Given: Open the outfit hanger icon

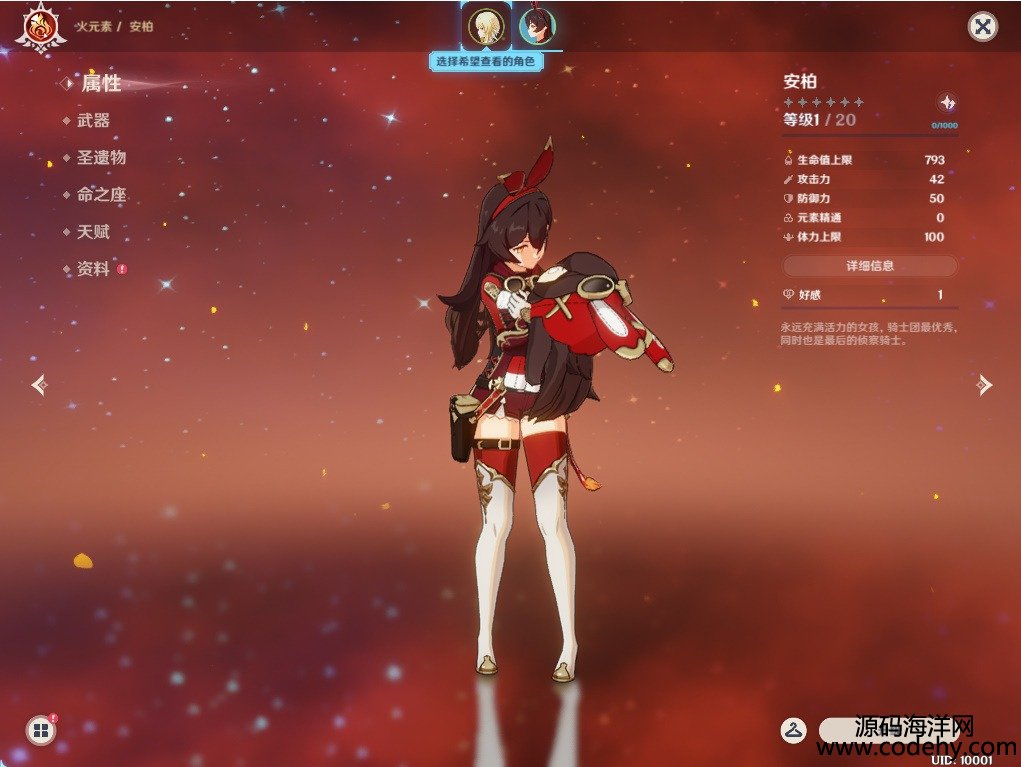Looking at the screenshot, I should coord(794,730).
